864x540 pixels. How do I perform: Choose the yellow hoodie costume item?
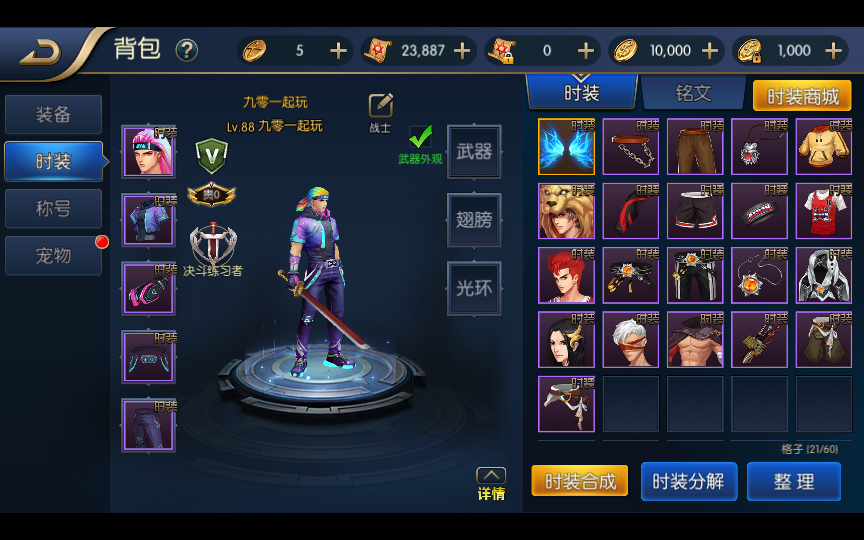[823, 147]
